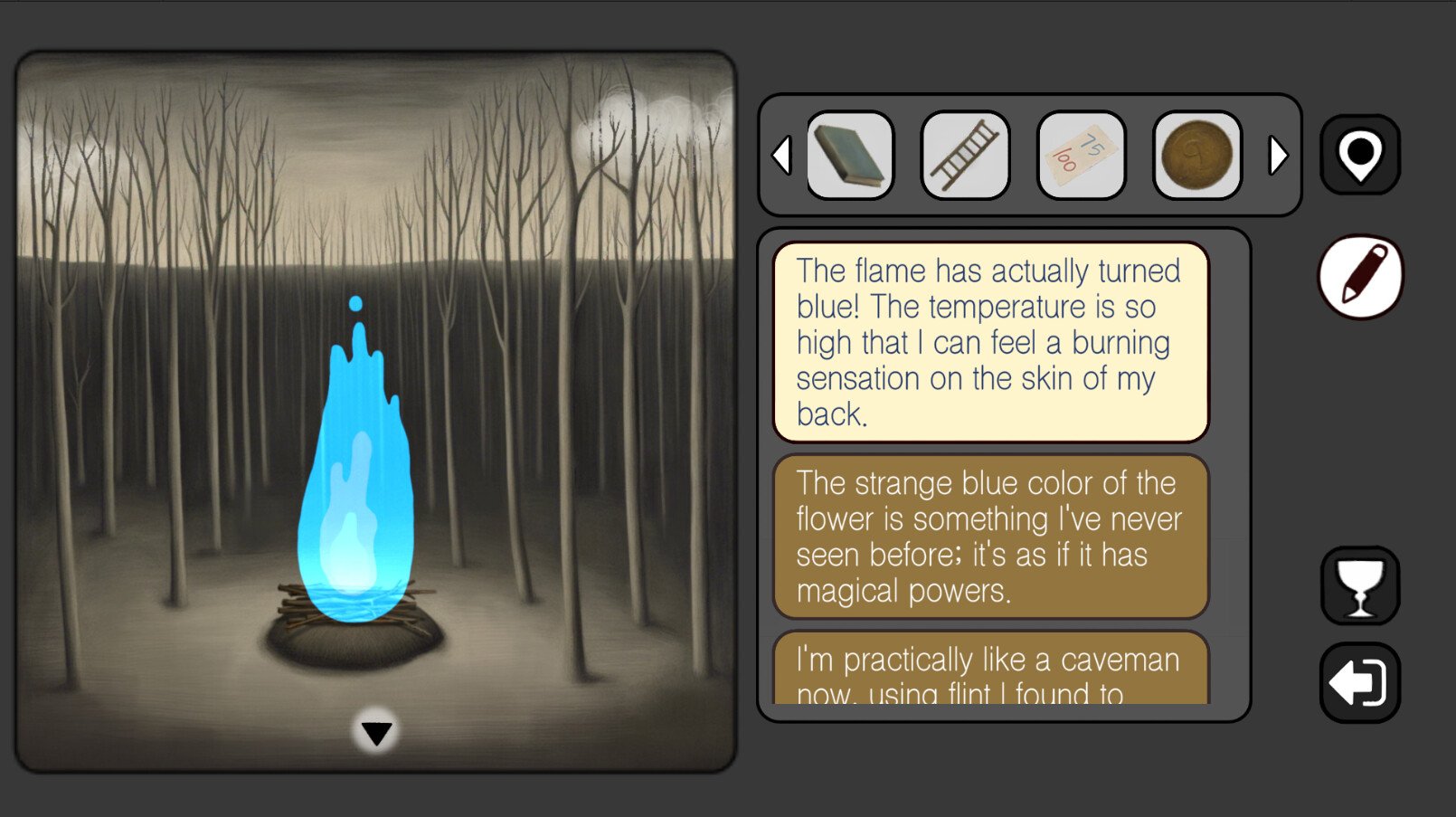1456x817 pixels.
Task: Open the strange blue flower log entry
Action: [991, 537]
